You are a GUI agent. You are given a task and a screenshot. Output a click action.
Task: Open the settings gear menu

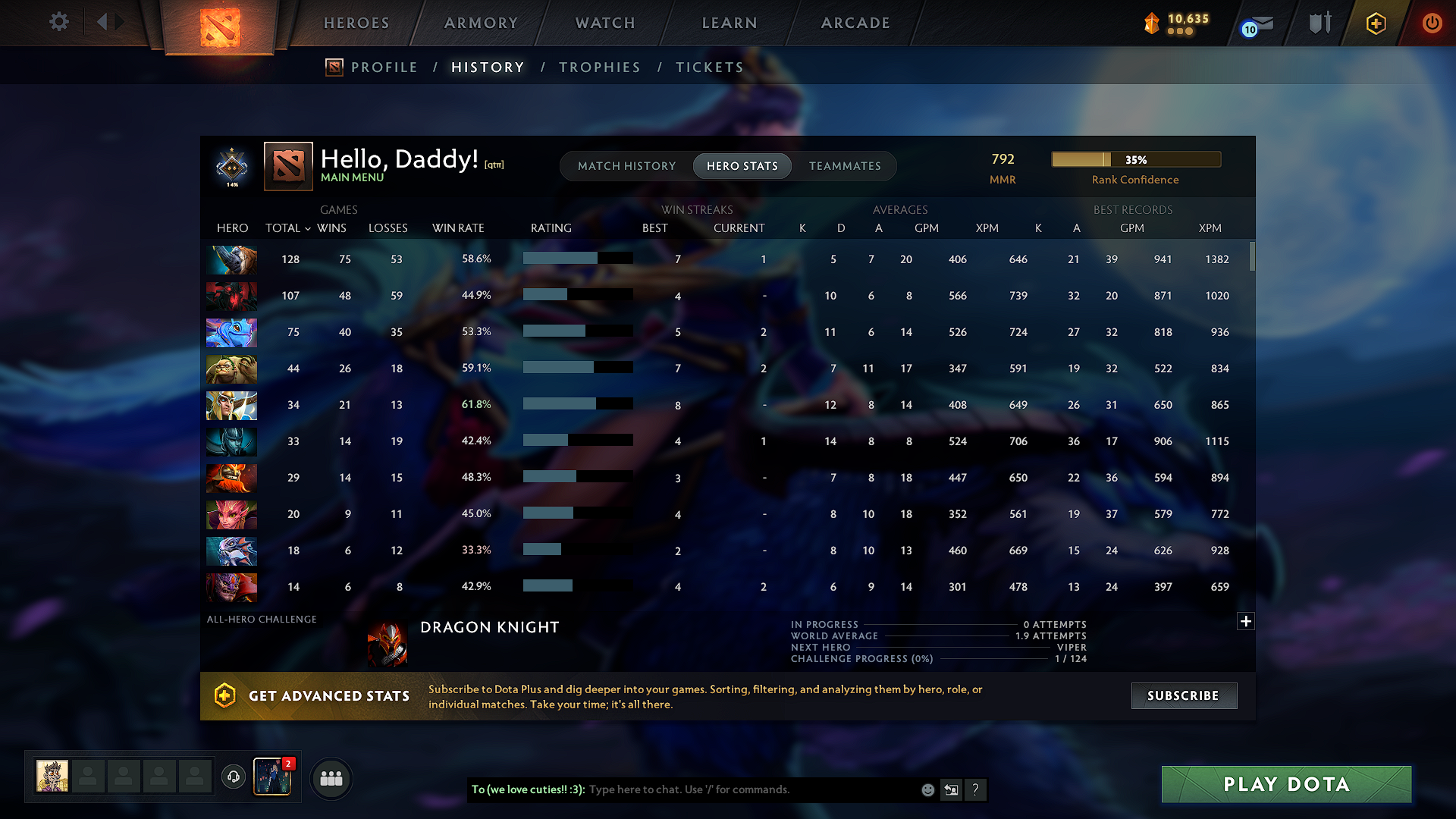click(x=58, y=22)
